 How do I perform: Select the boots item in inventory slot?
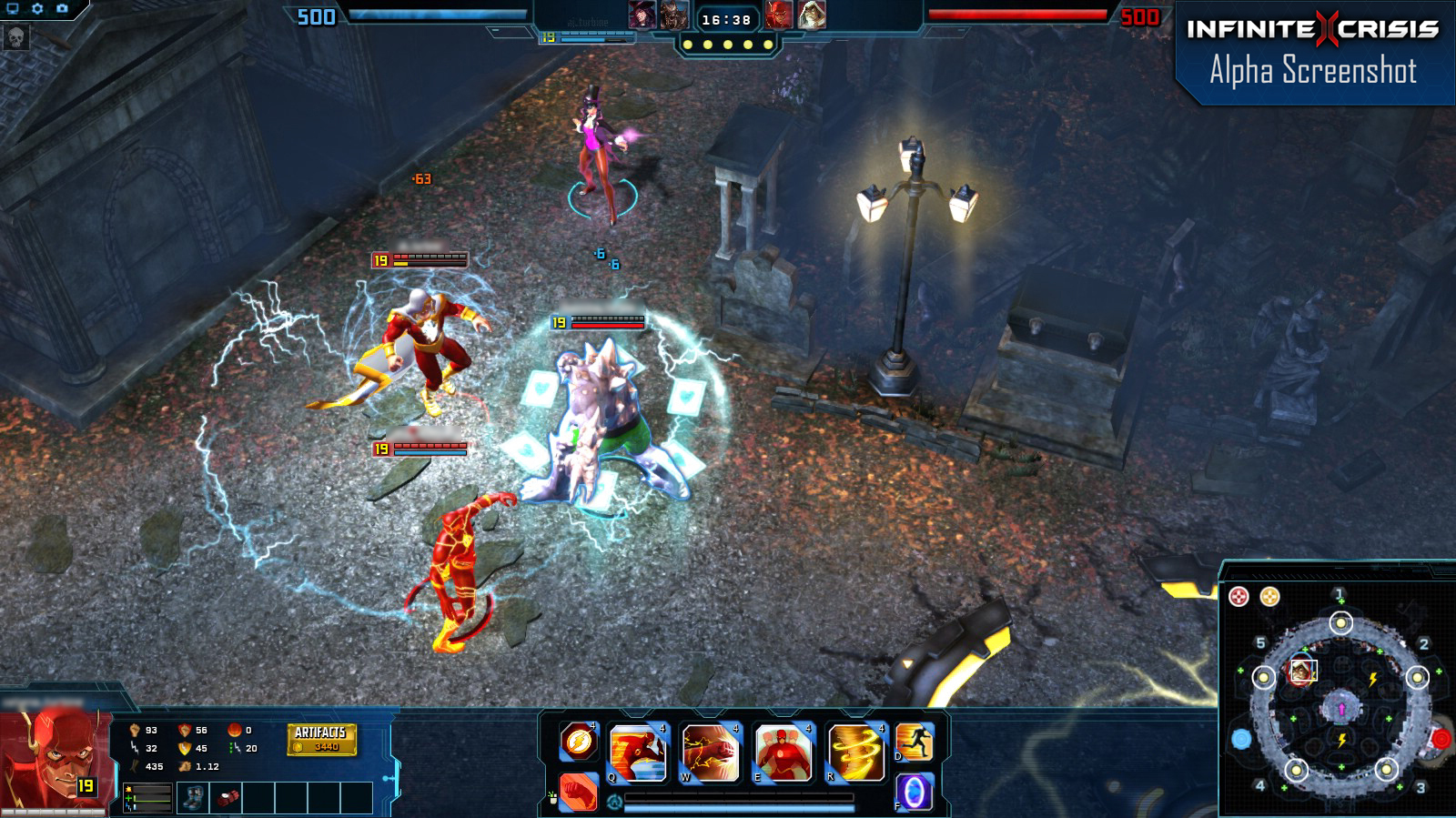[x=194, y=798]
